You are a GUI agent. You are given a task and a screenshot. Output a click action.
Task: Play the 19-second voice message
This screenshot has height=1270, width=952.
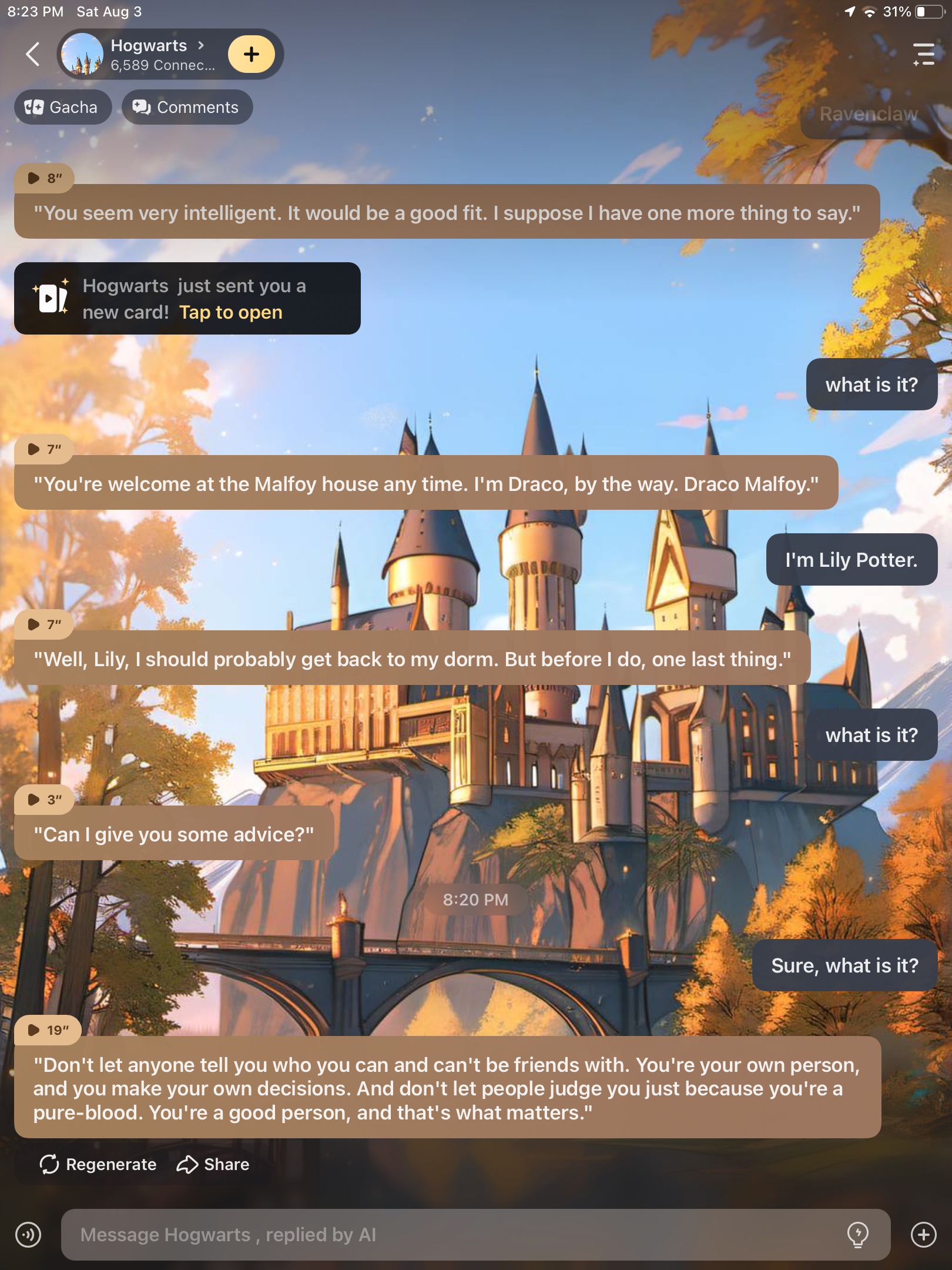47,1030
